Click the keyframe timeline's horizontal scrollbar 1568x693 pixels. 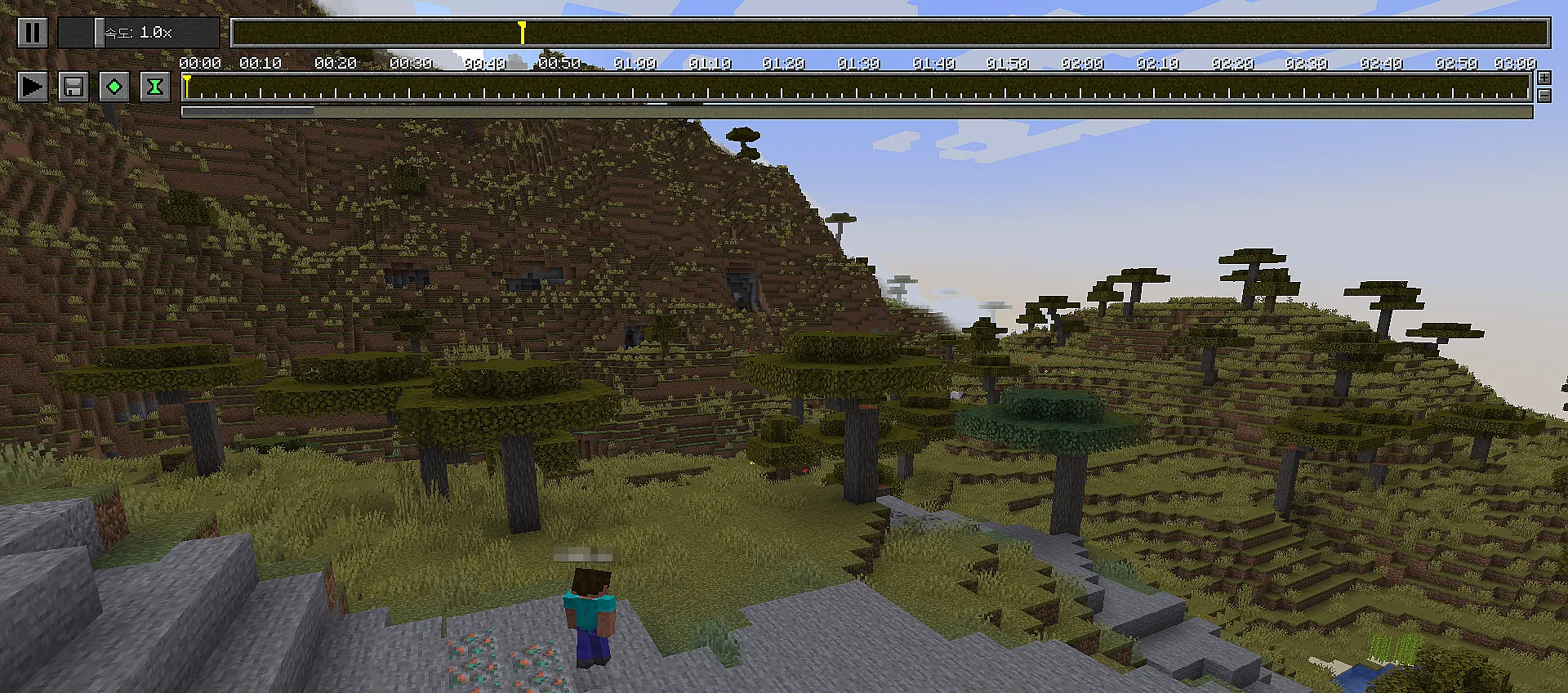coord(248,112)
